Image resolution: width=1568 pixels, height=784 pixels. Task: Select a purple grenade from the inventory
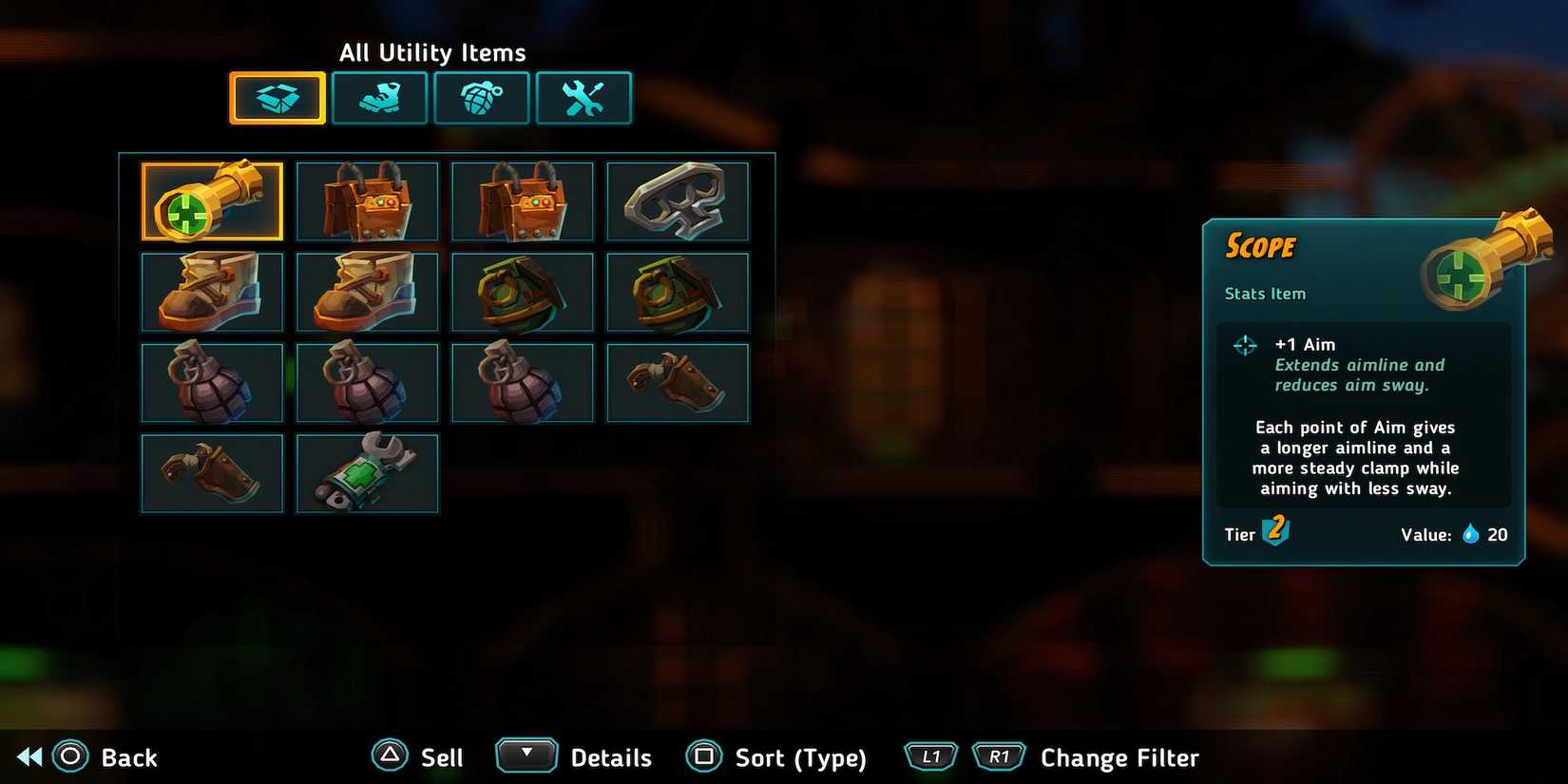[212, 382]
